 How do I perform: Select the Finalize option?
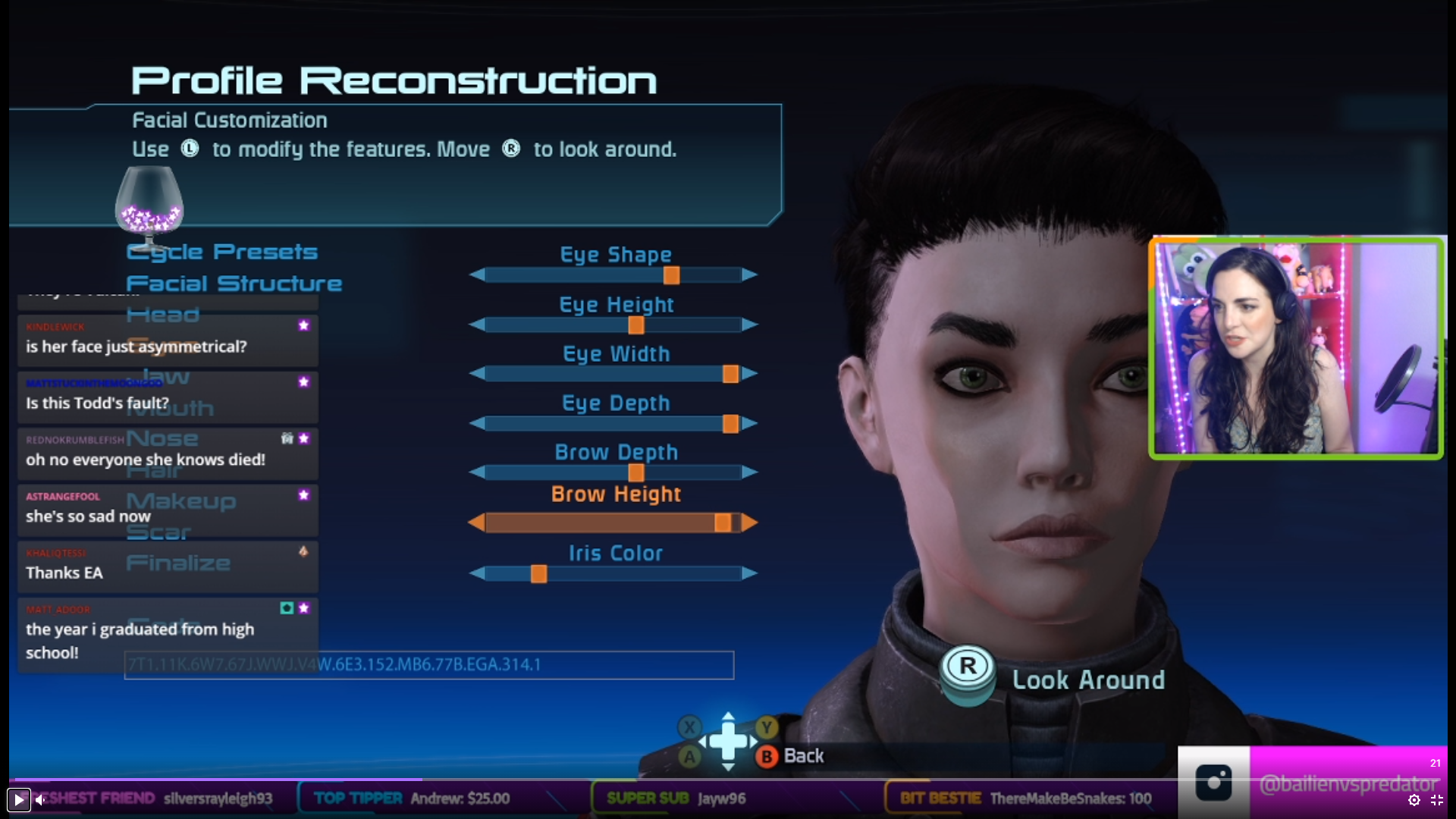[178, 563]
